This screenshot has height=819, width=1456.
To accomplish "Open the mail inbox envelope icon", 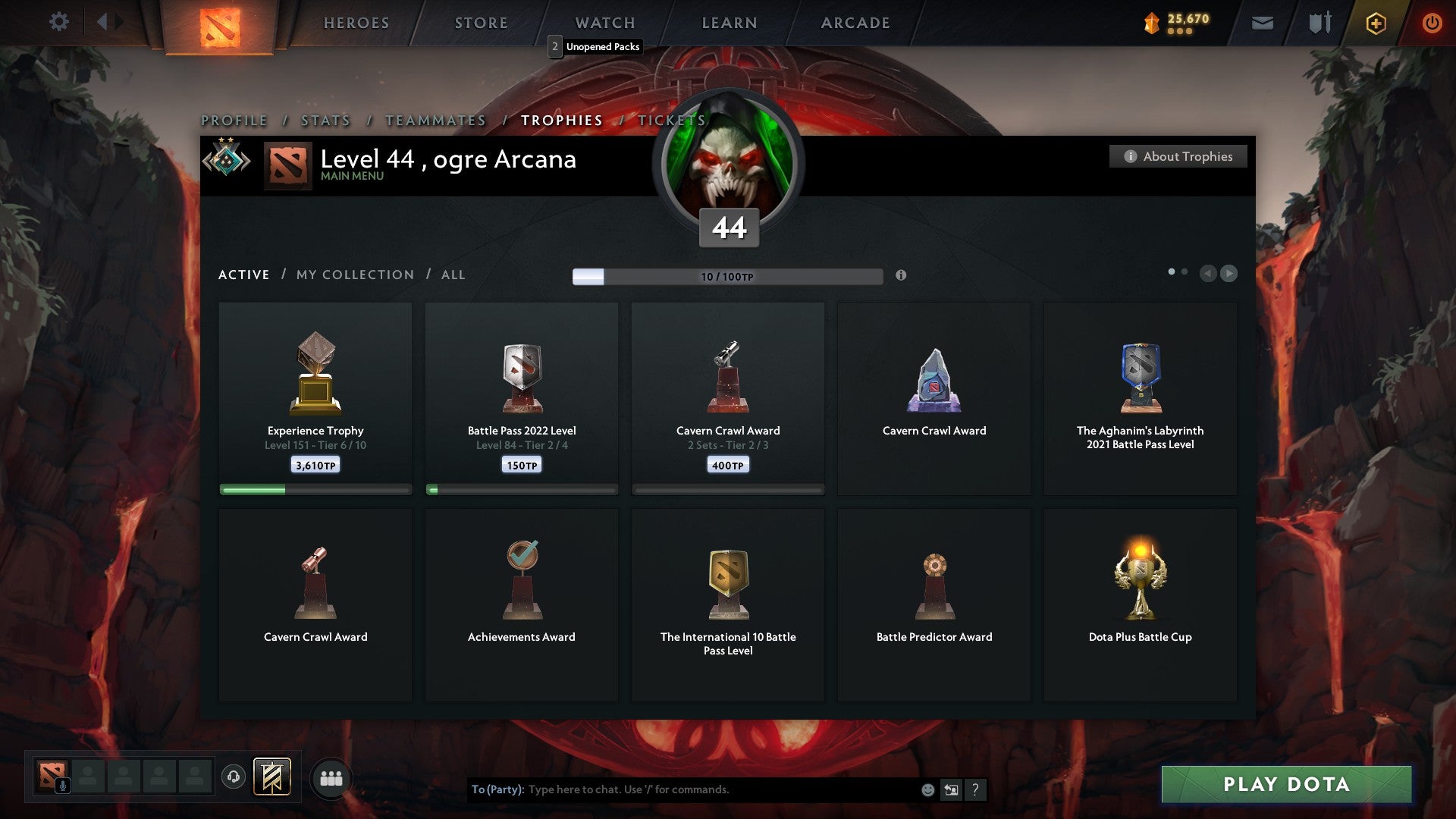I will click(1263, 23).
